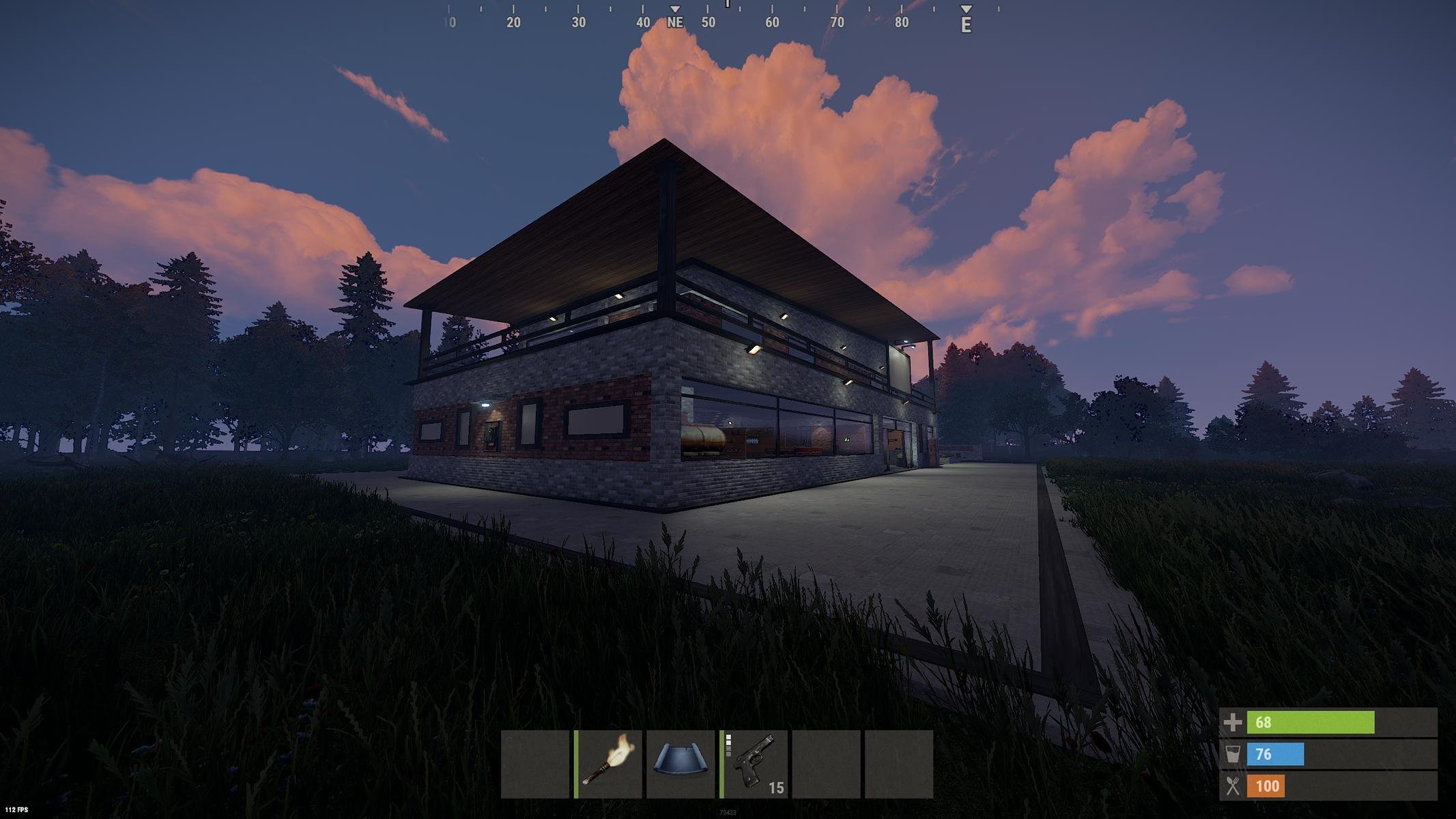This screenshot has height=819, width=1456.
Task: Select the torch hotbar slot
Action: click(x=609, y=764)
